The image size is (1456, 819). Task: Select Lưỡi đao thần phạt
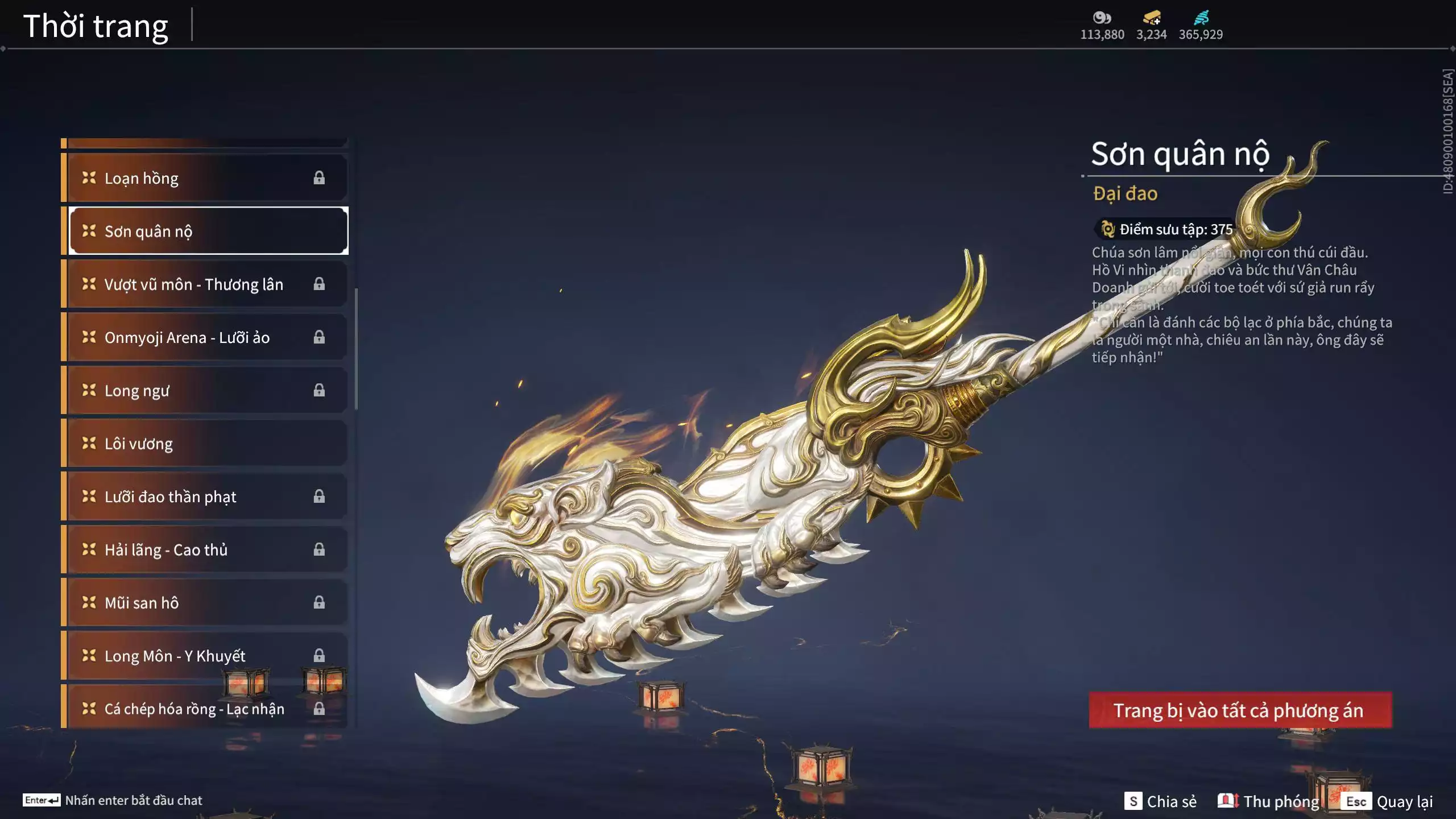[205, 497]
